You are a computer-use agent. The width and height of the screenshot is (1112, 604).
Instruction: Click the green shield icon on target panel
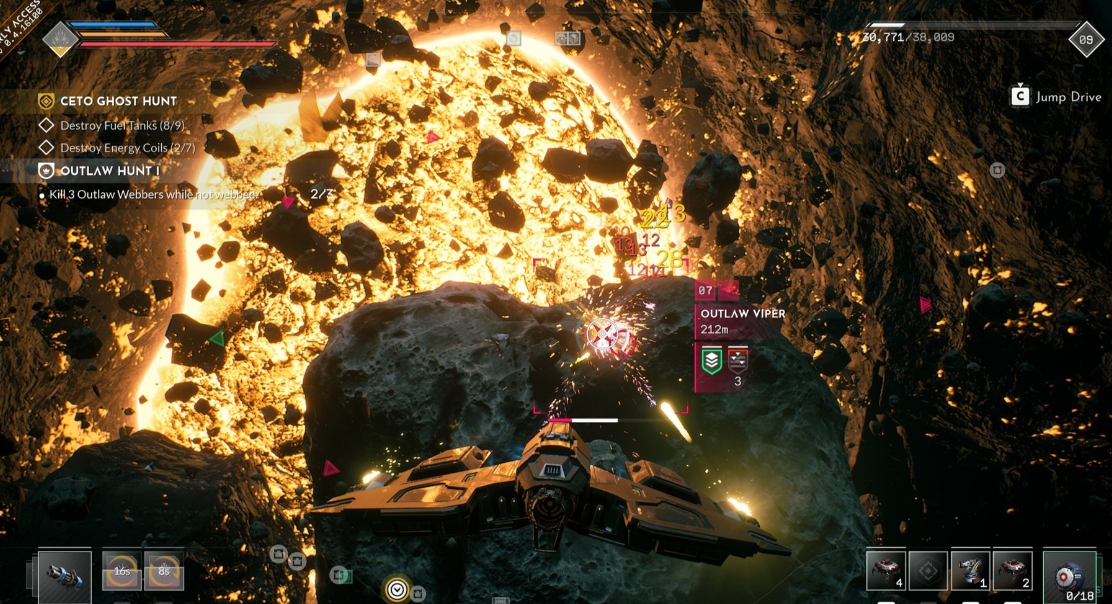pyautogui.click(x=711, y=361)
